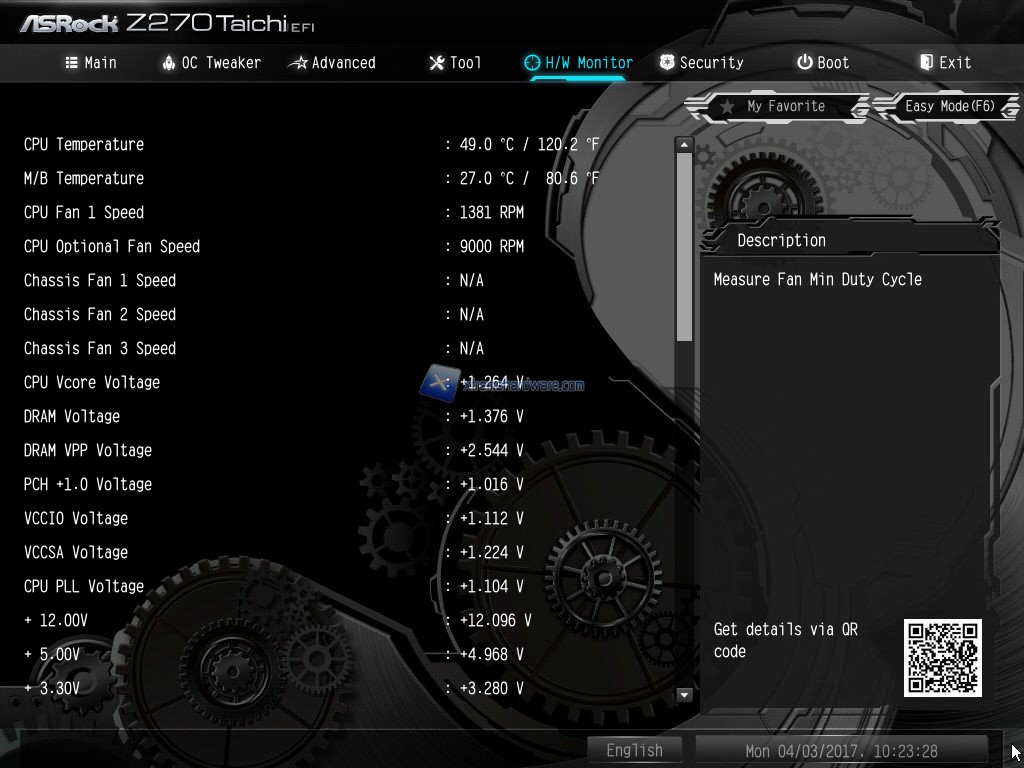The width and height of the screenshot is (1024, 768).
Task: Switch to Easy Mode (F6)
Action: click(948, 106)
